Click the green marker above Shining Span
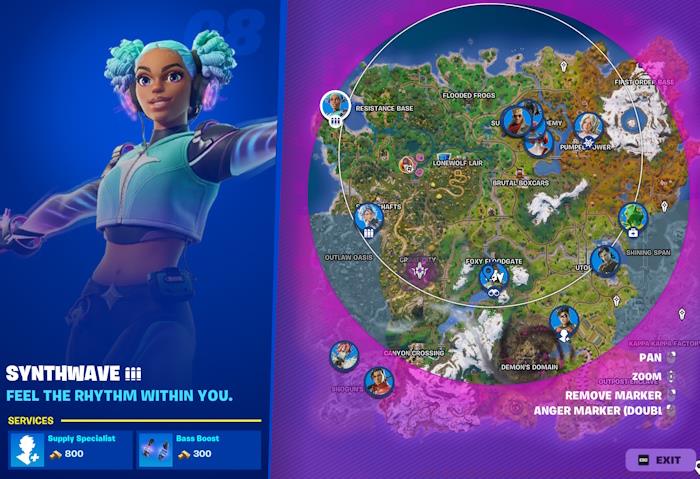700x479 pixels. [633, 215]
